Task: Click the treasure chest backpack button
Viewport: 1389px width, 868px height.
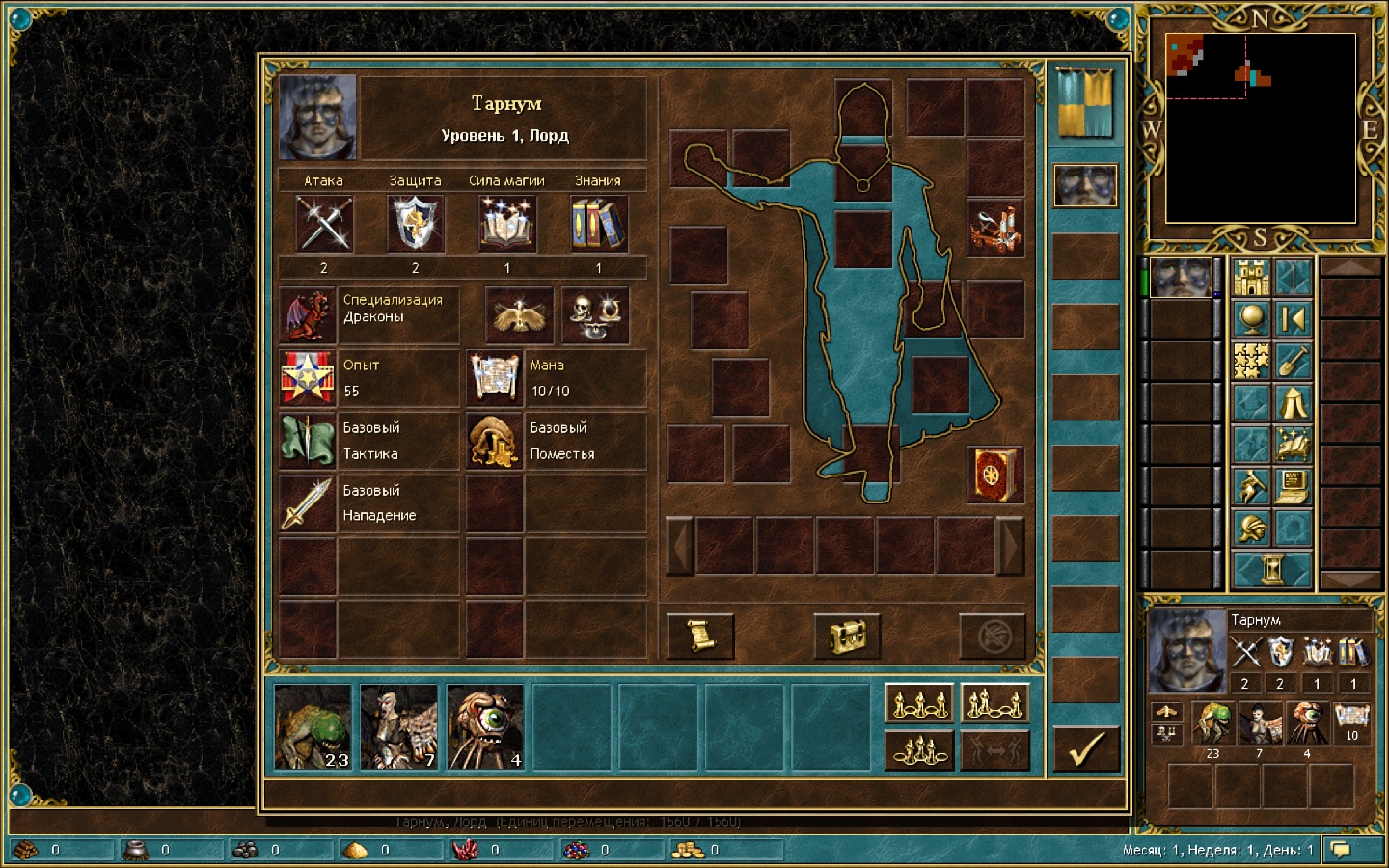Action: click(x=847, y=636)
